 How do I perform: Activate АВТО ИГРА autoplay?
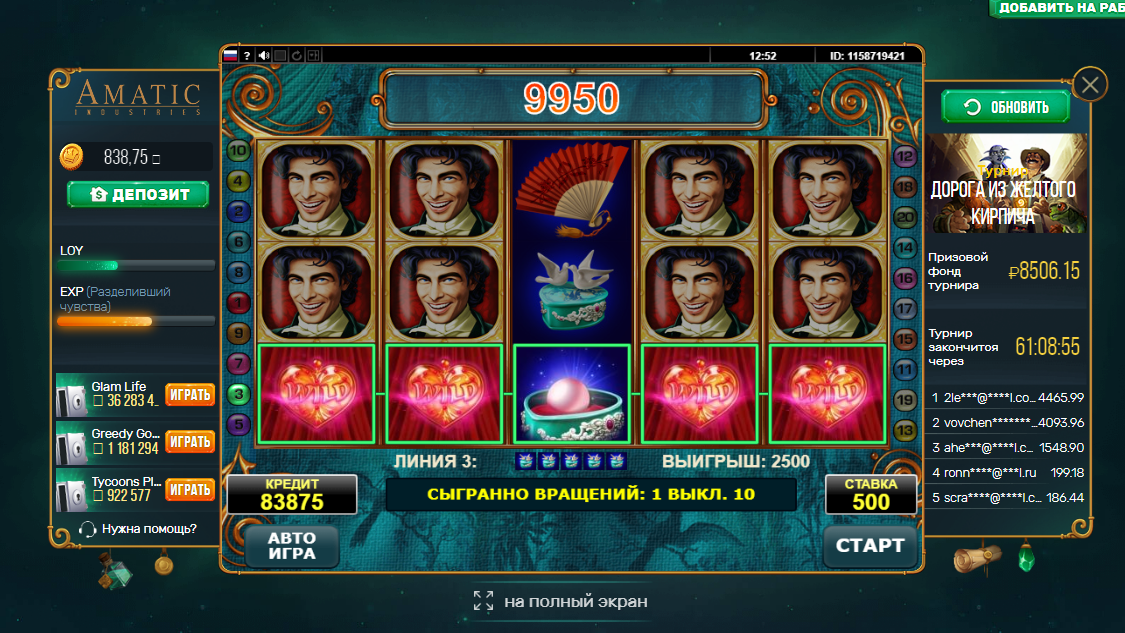pos(291,546)
